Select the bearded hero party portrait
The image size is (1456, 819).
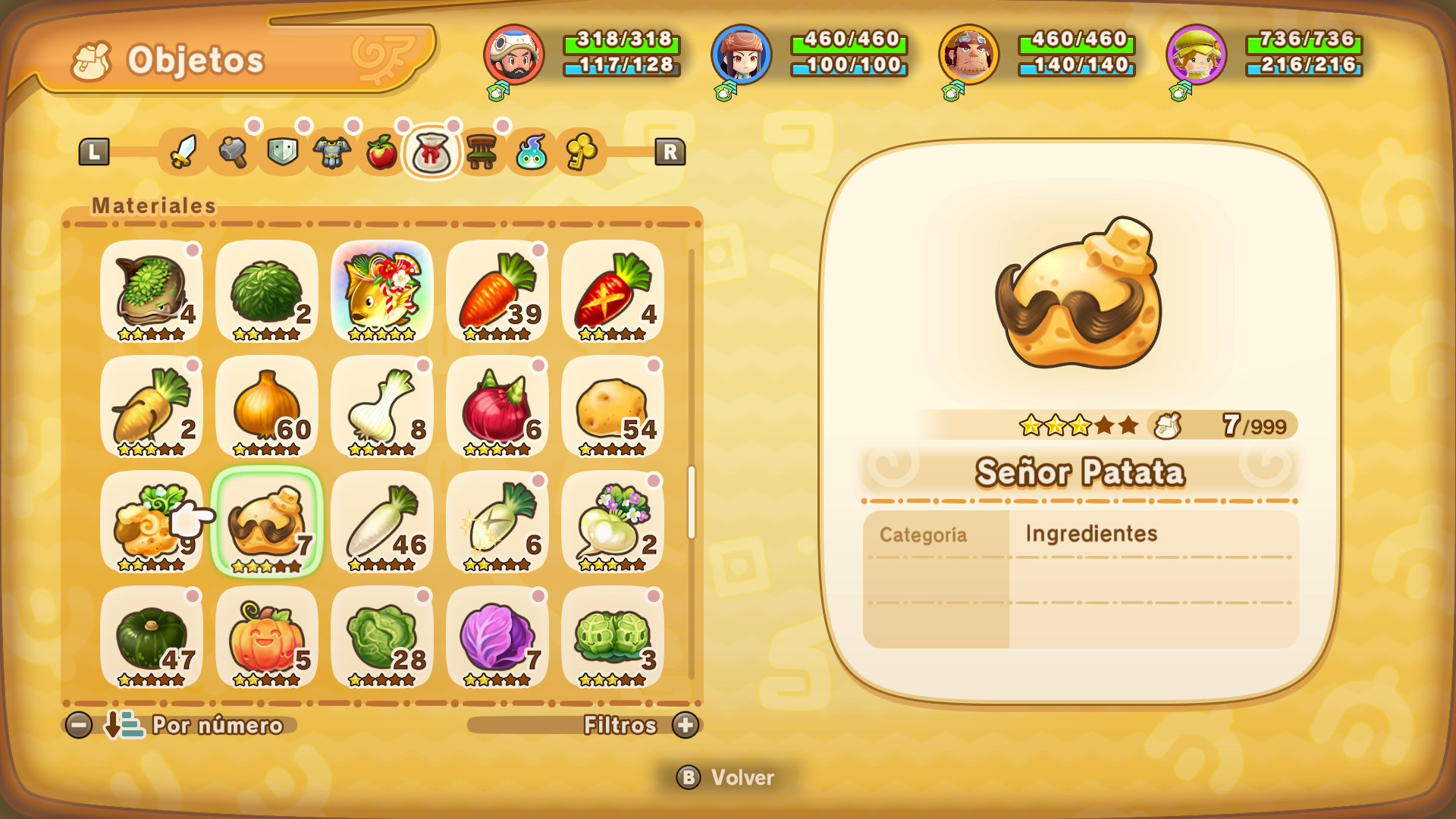point(514,55)
